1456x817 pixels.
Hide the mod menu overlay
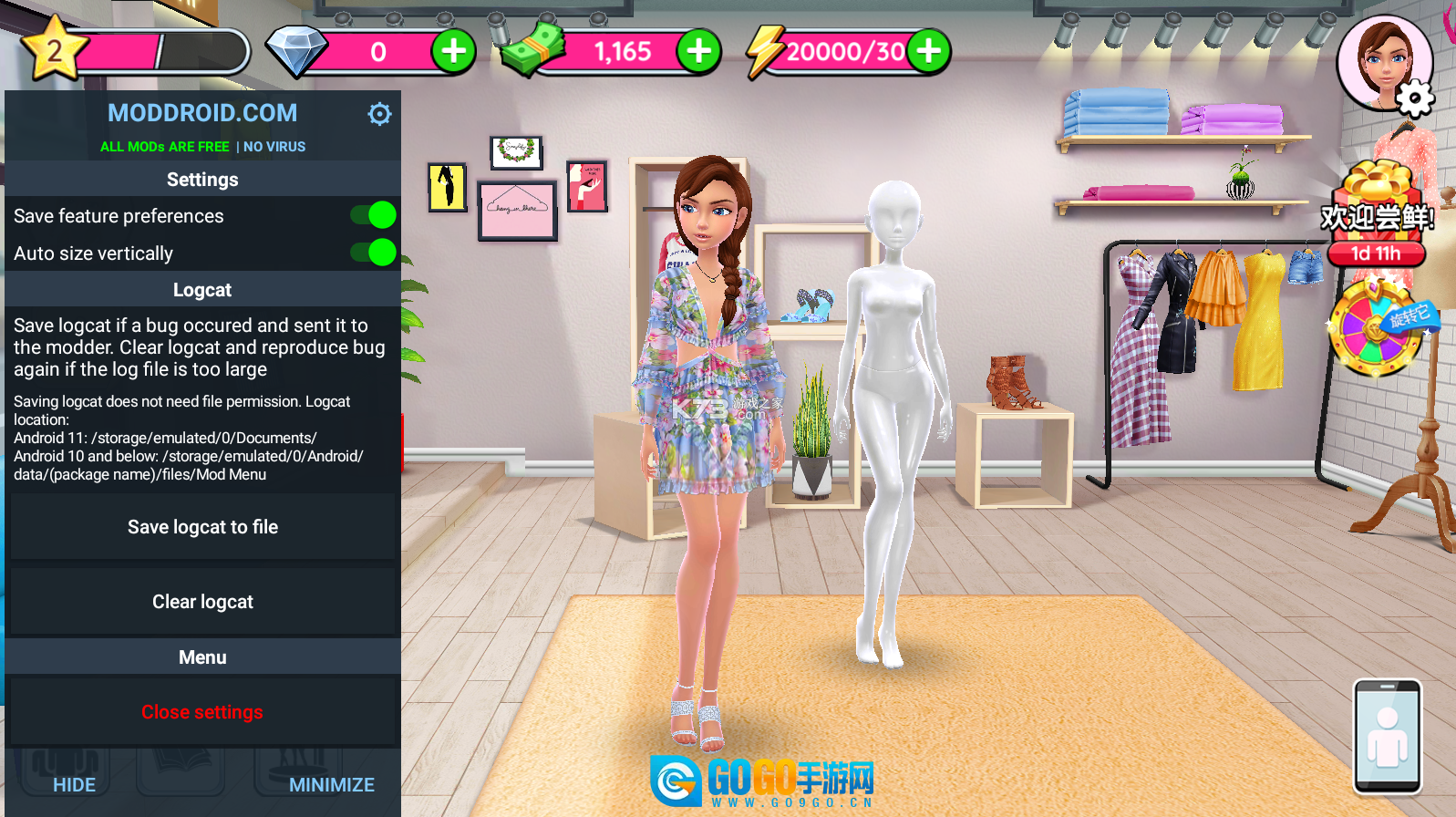point(74,785)
